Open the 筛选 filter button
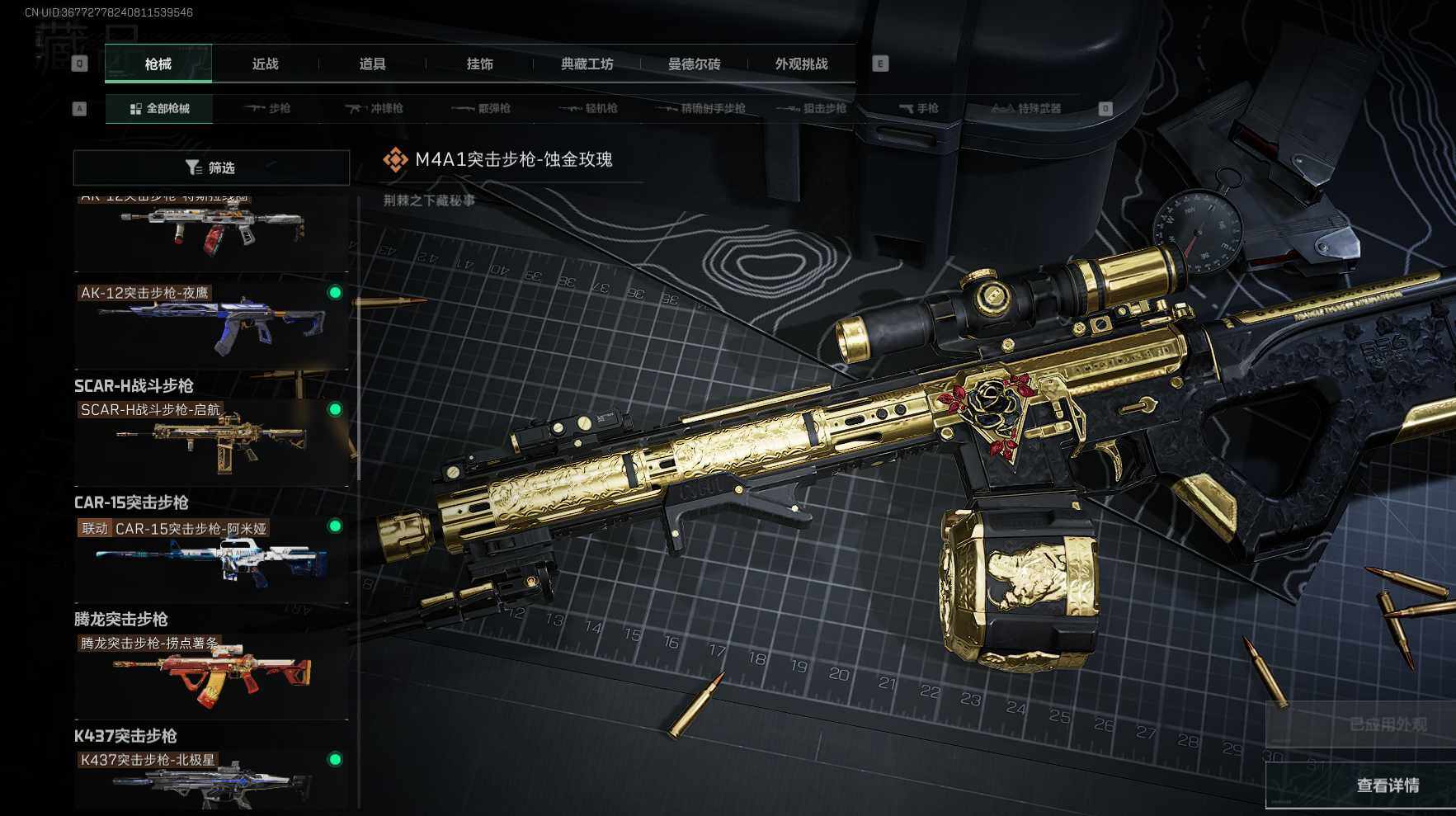This screenshot has width=1456, height=816. (x=211, y=167)
